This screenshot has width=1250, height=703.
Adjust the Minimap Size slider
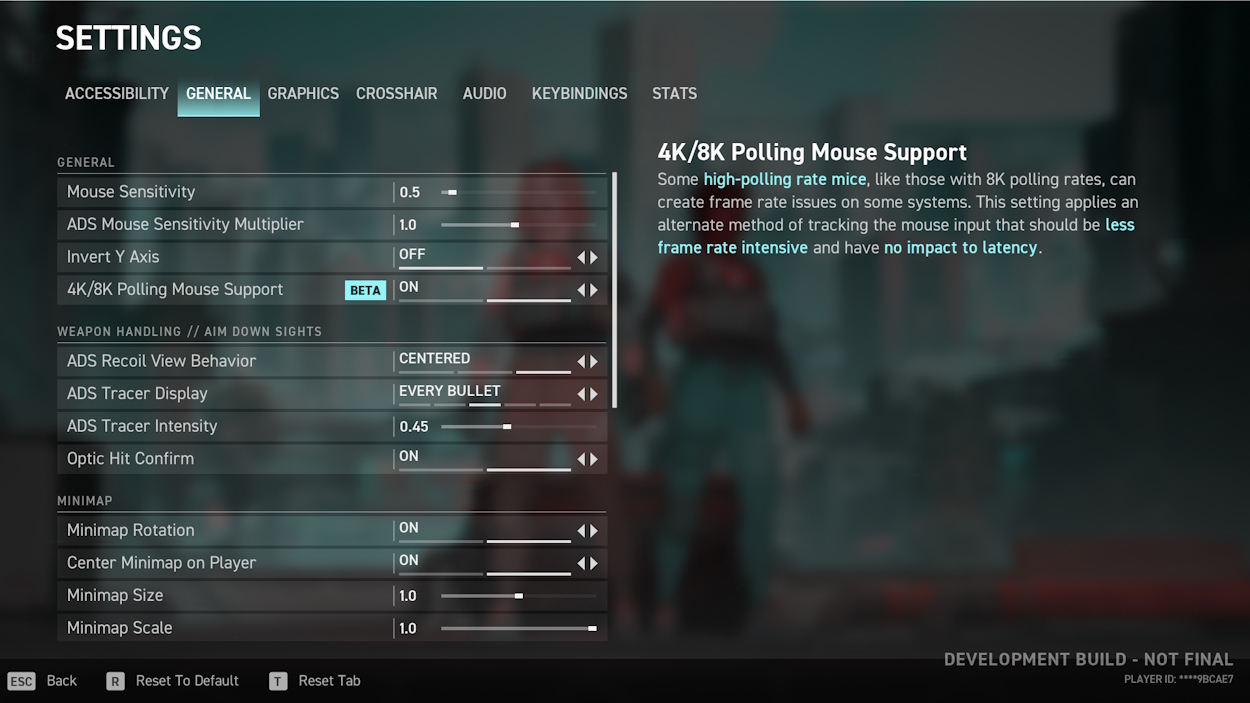[x=518, y=596]
